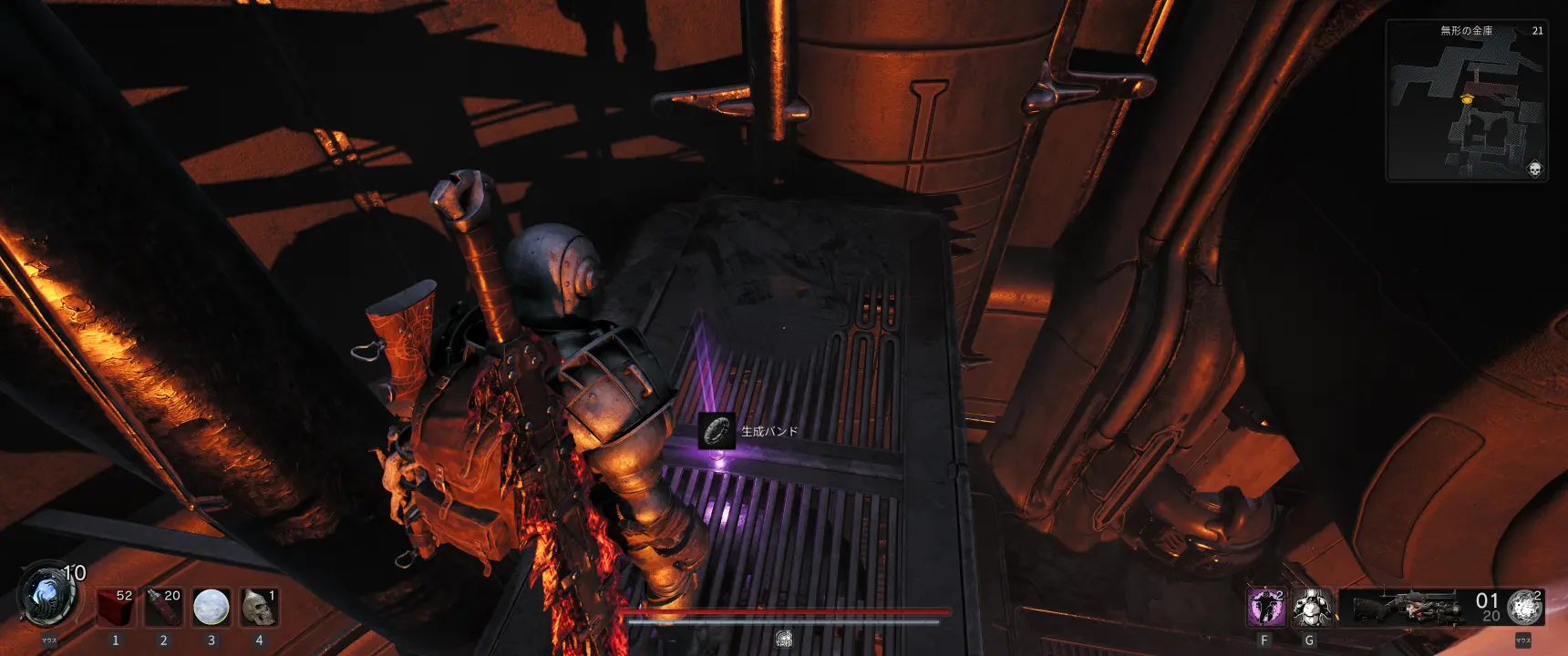The height and width of the screenshot is (656, 1568).
Task: Activate the white armored figure skill icon
Action: click(1312, 608)
